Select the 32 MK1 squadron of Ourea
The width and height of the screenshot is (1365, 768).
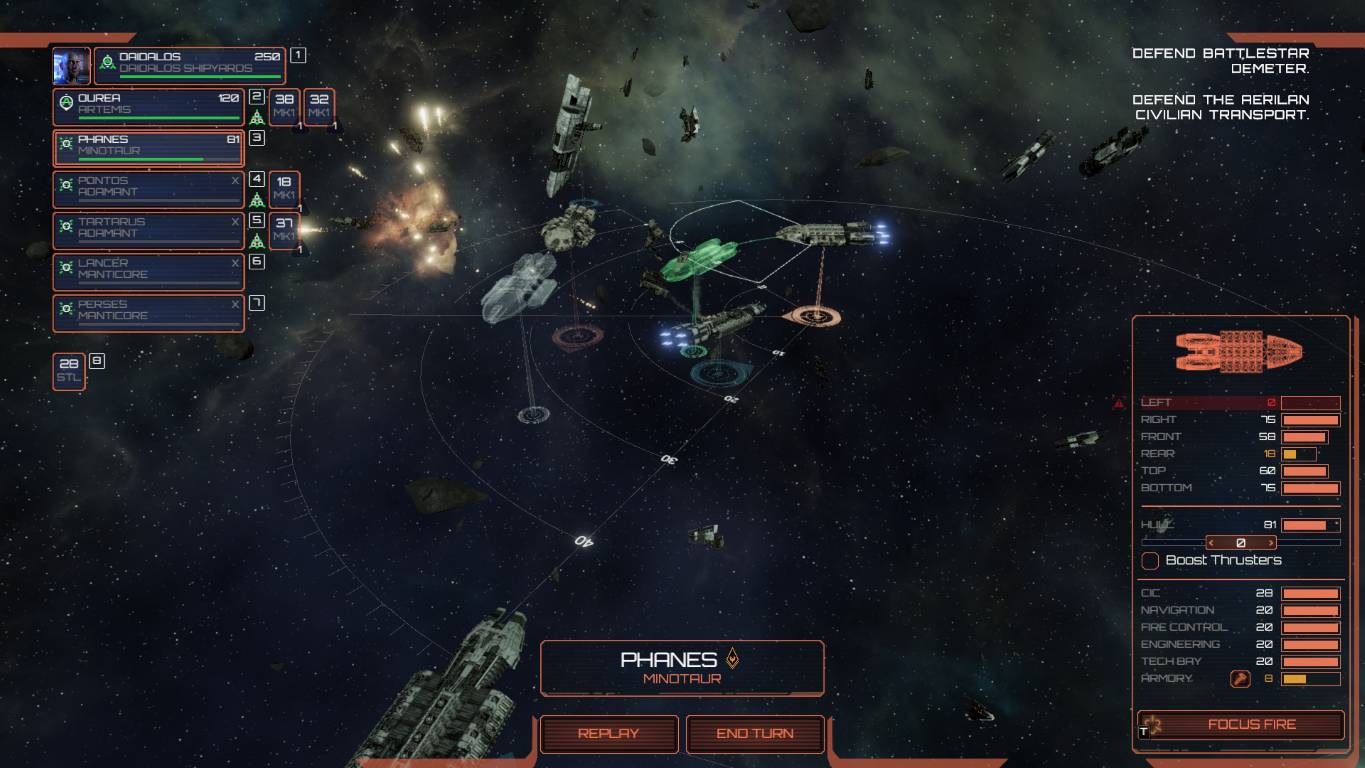pyautogui.click(x=319, y=107)
